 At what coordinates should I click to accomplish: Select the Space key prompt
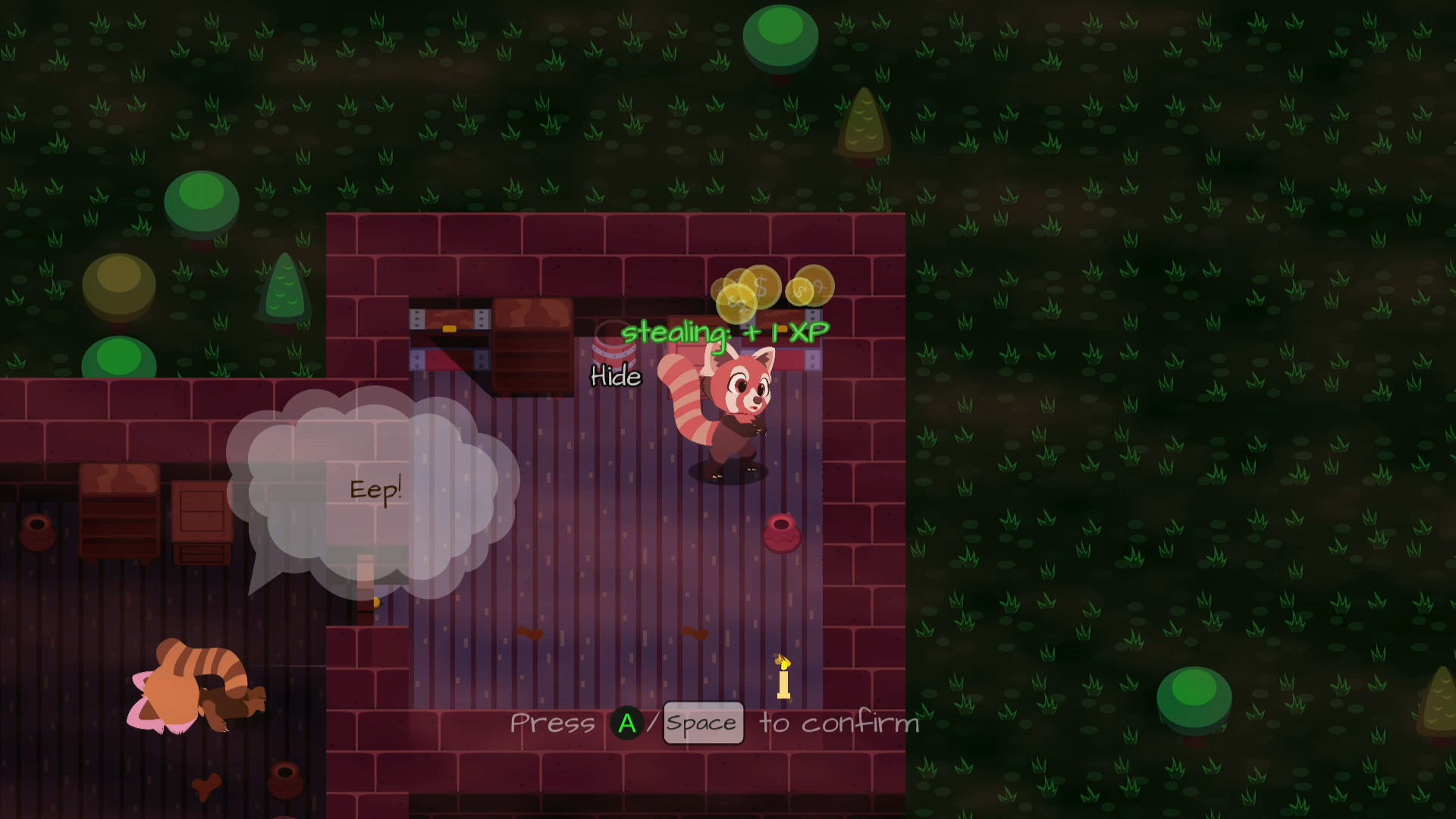[x=702, y=723]
